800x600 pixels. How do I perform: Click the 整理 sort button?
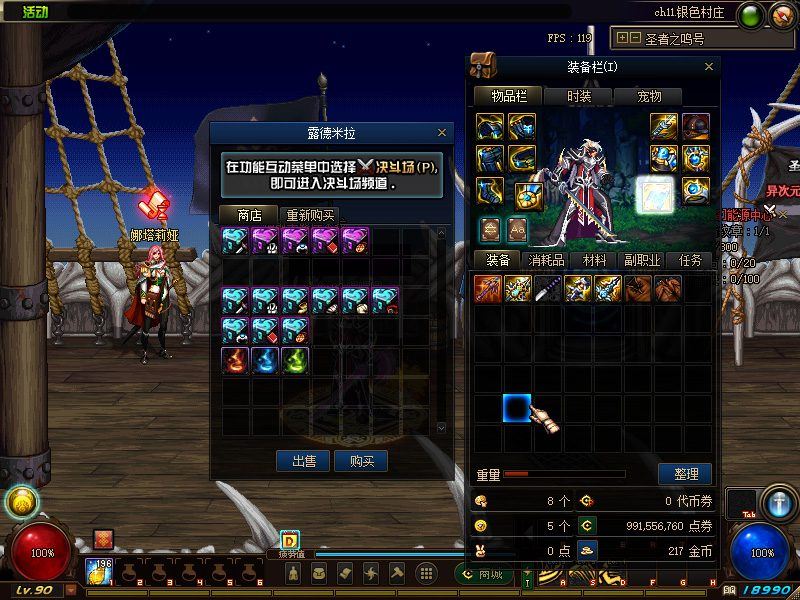(x=685, y=474)
